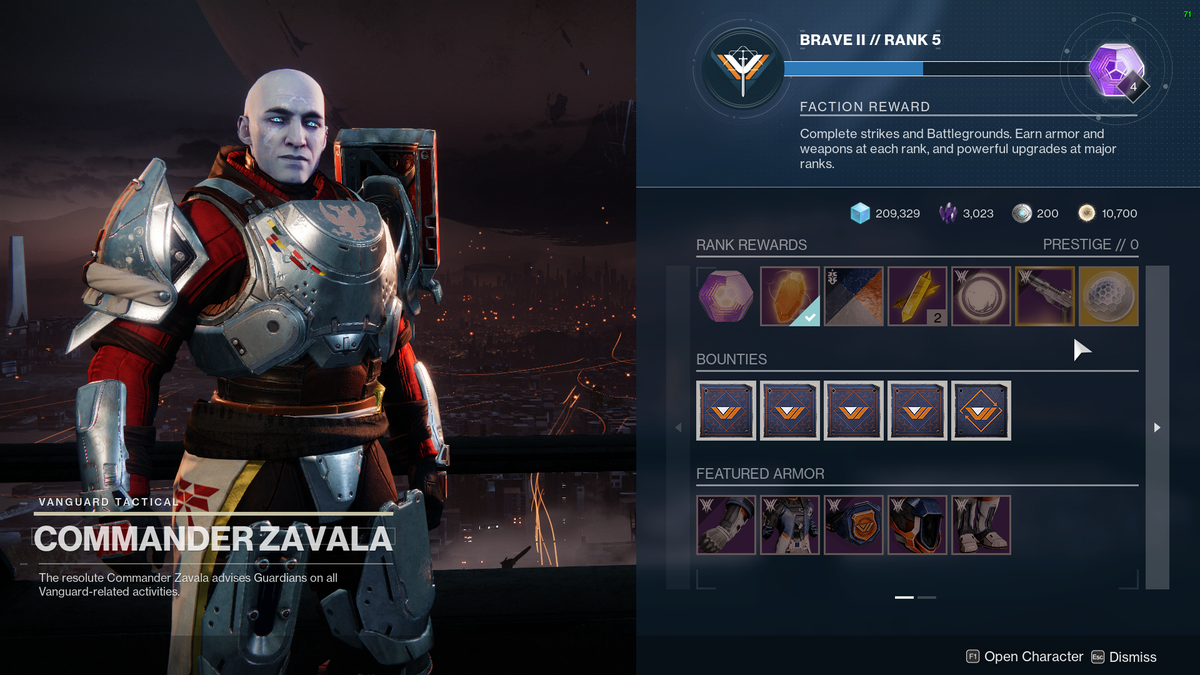Click the Vanguard faction rank emblem
This screenshot has width=1200, height=675.
(x=741, y=68)
